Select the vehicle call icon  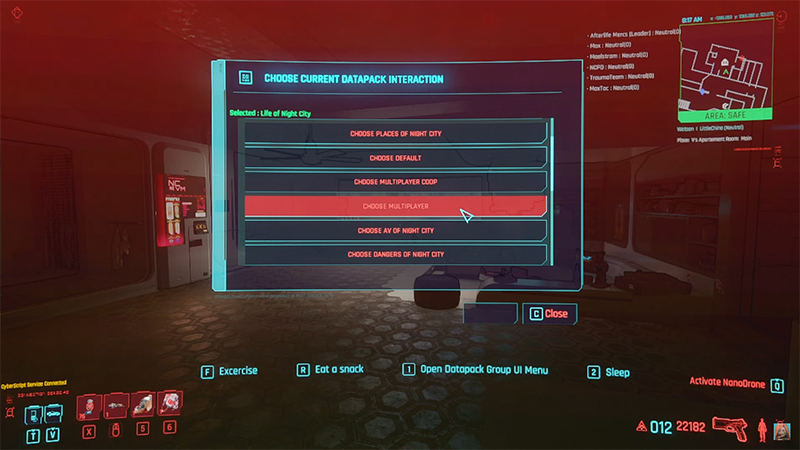tap(52, 408)
